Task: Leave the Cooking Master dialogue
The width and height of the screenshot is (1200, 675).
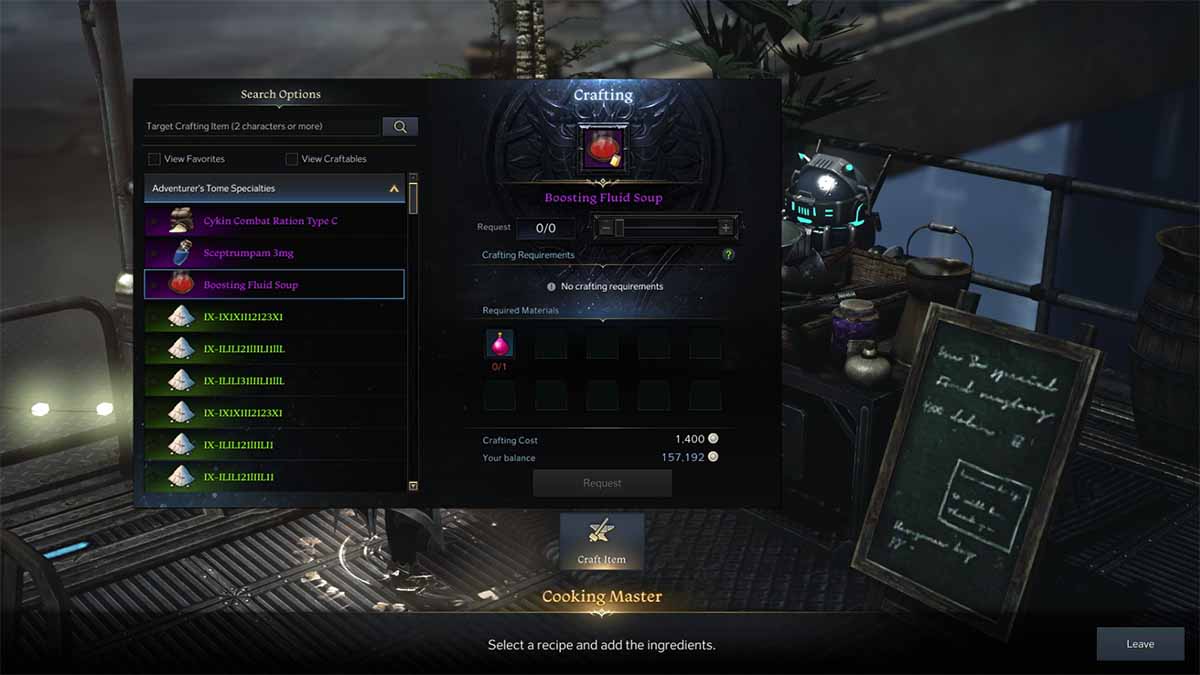Action: 1140,644
